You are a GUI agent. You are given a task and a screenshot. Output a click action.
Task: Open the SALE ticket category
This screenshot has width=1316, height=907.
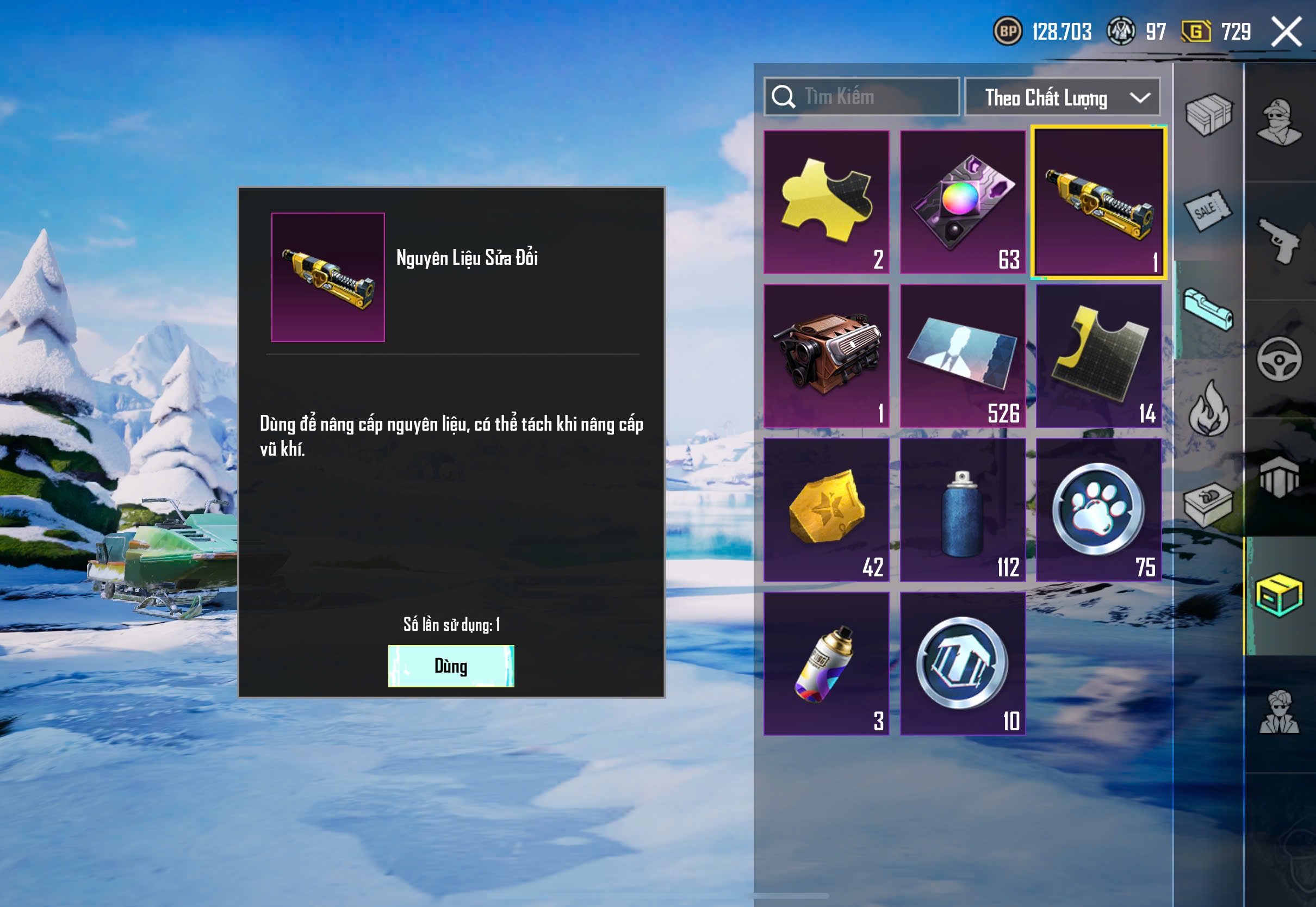(1207, 210)
